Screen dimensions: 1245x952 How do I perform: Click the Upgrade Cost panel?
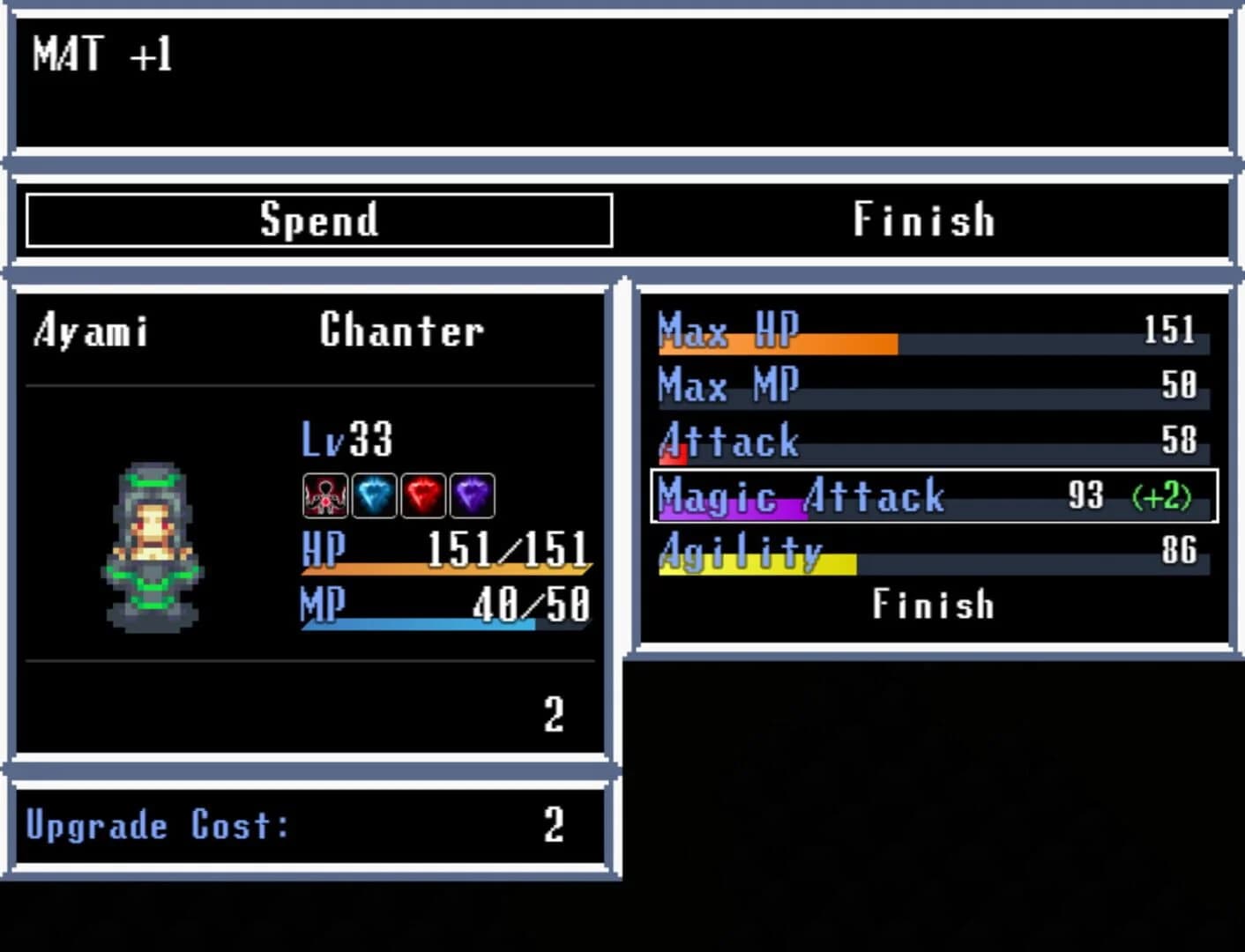(x=309, y=825)
